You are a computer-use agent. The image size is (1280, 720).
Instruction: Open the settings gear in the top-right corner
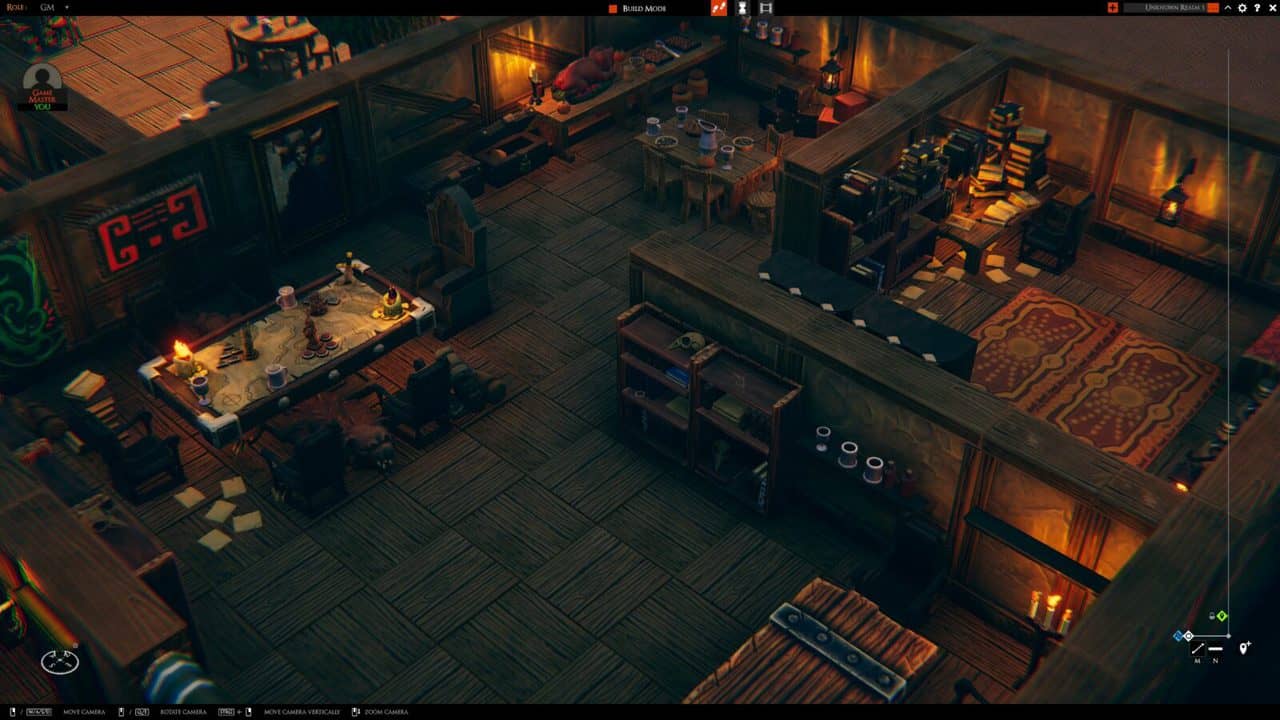1243,8
